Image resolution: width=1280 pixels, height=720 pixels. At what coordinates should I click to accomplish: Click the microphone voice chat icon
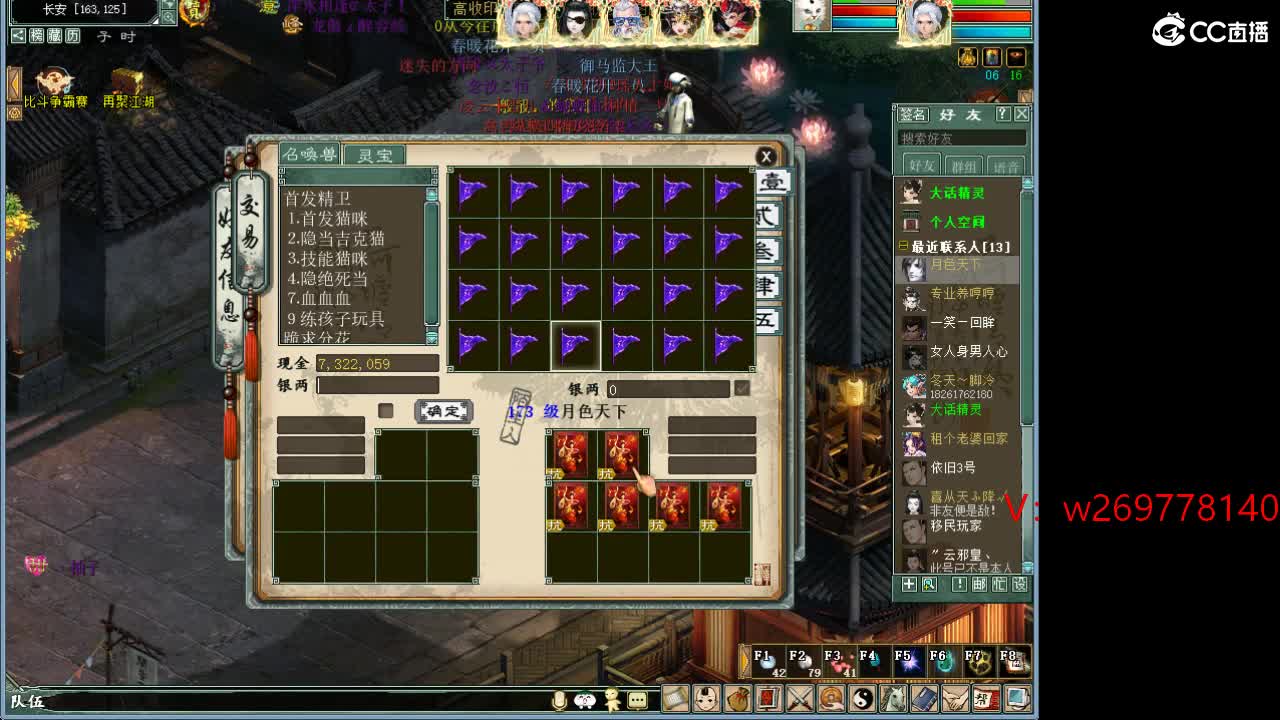tap(560, 700)
